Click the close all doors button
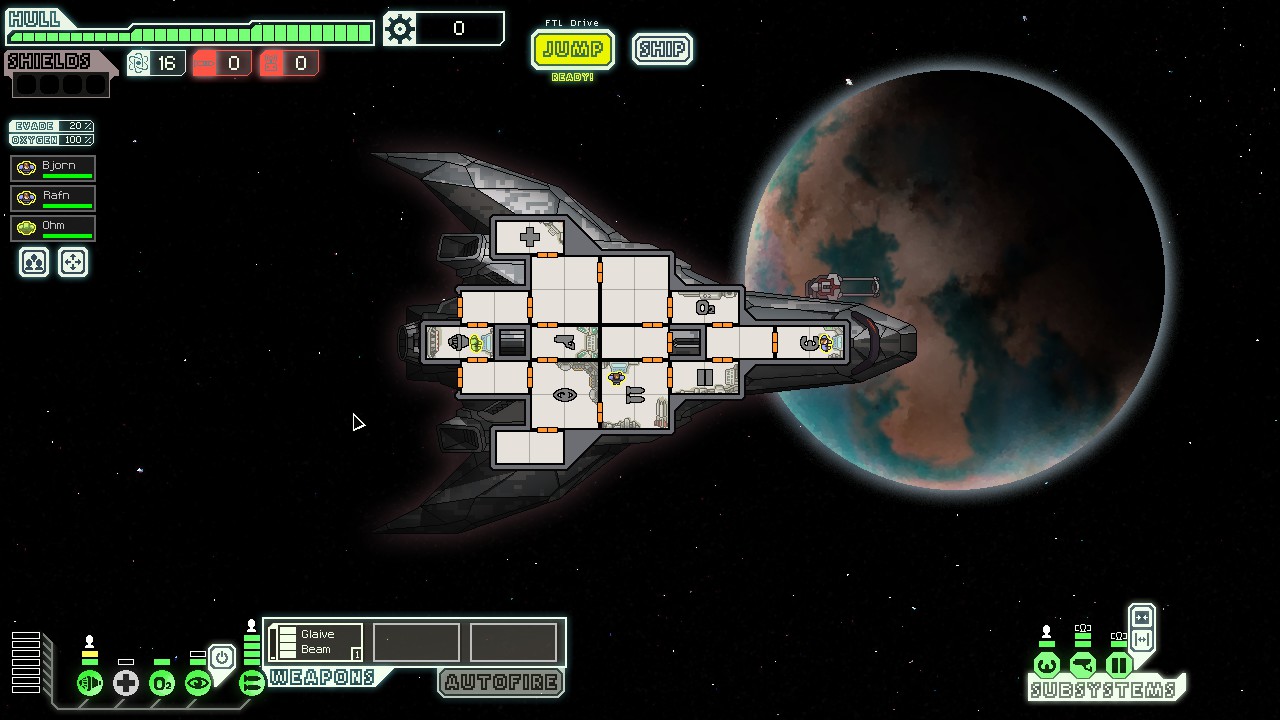The width and height of the screenshot is (1280, 720). coord(1142,618)
